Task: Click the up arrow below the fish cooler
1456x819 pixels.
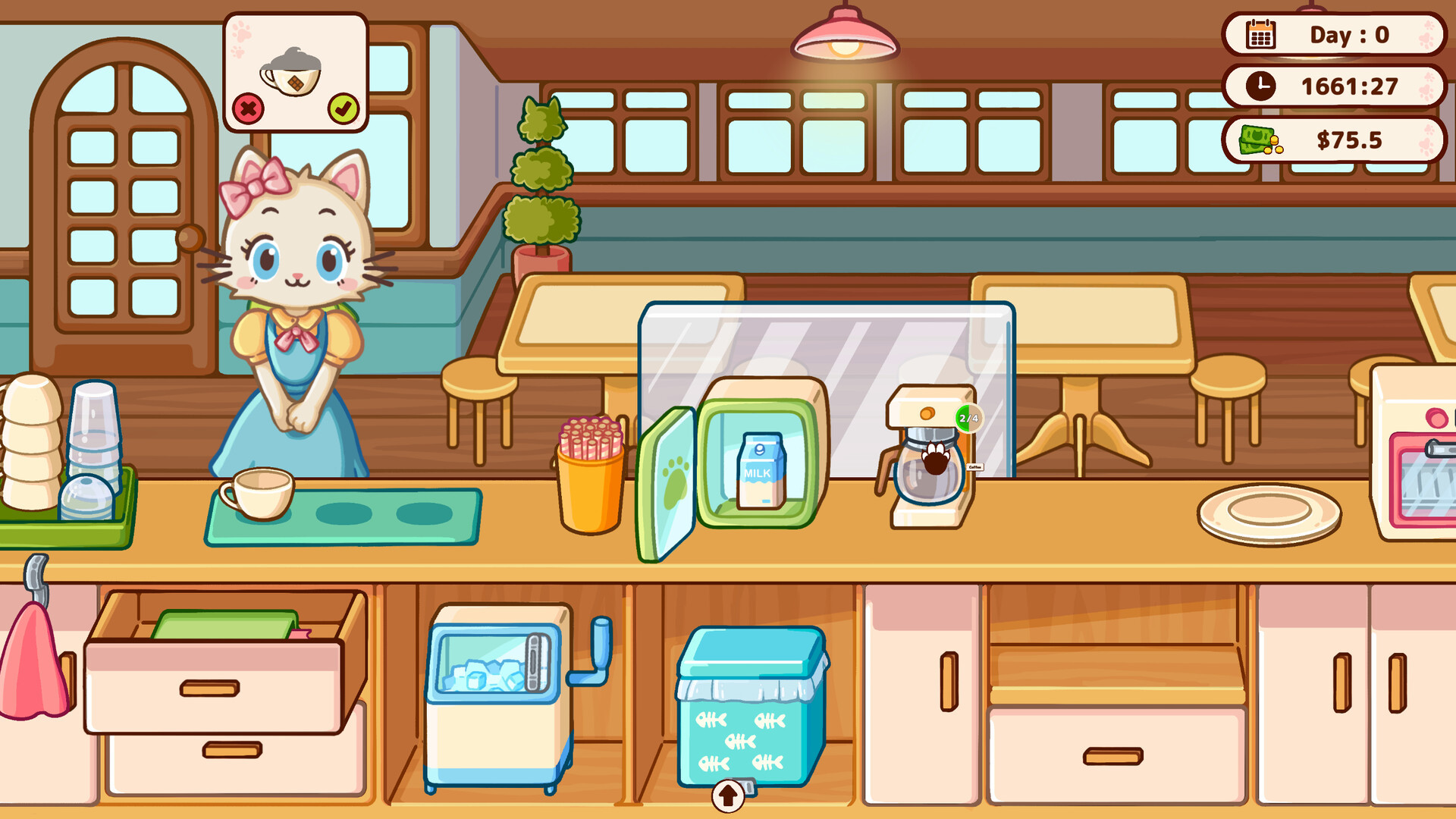Action: pyautogui.click(x=727, y=796)
